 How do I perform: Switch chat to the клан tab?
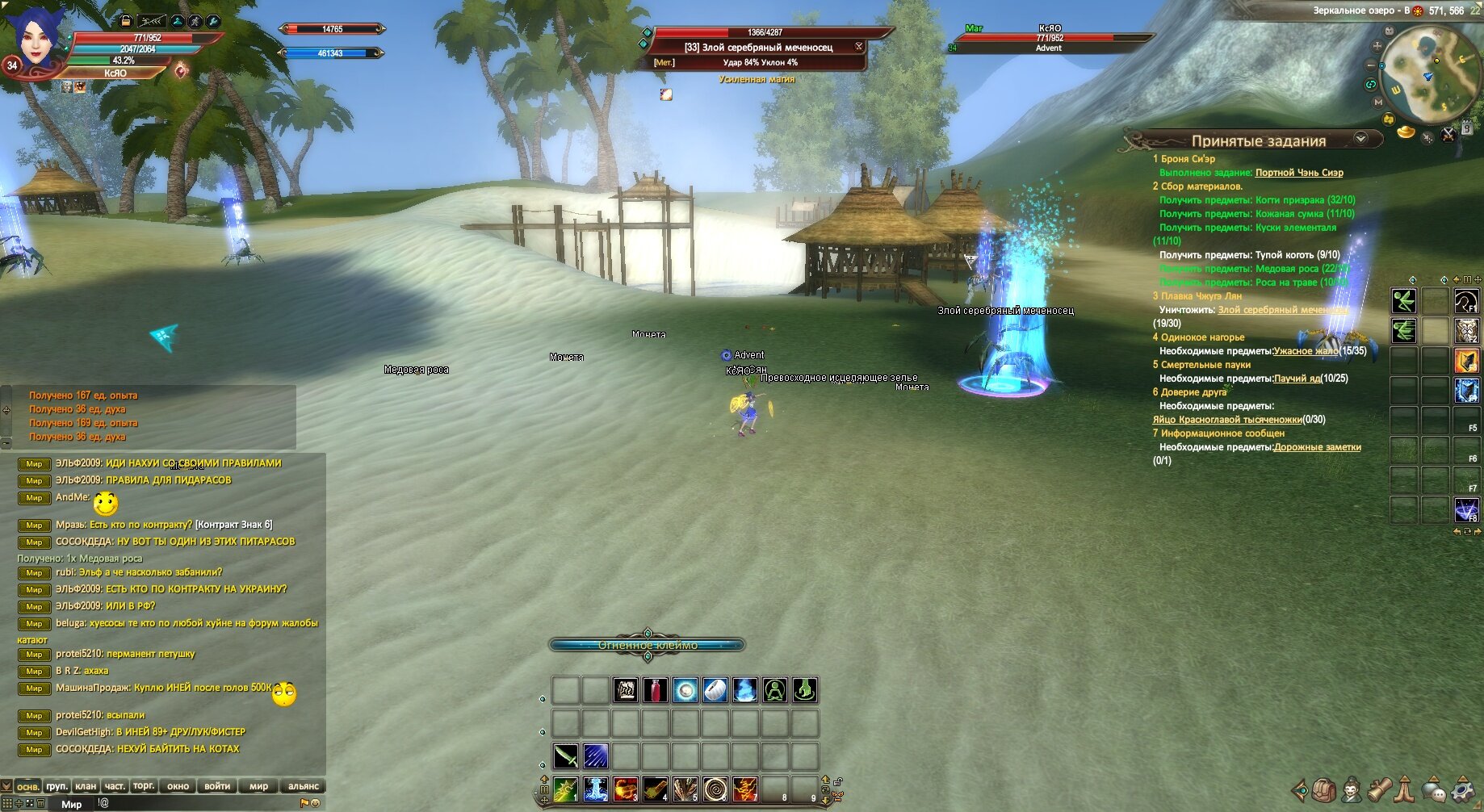(x=86, y=785)
